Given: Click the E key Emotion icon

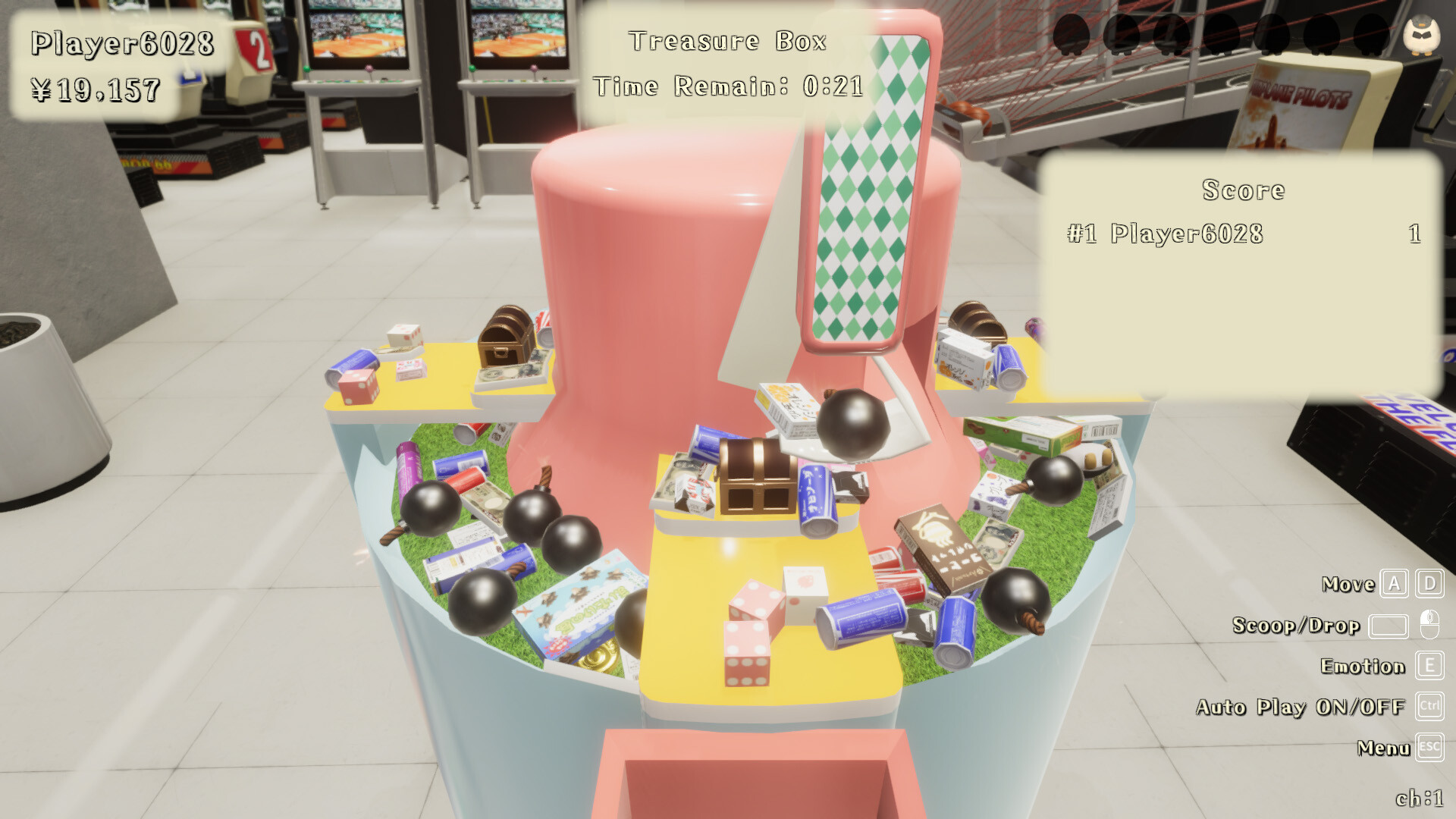Looking at the screenshot, I should (1429, 667).
